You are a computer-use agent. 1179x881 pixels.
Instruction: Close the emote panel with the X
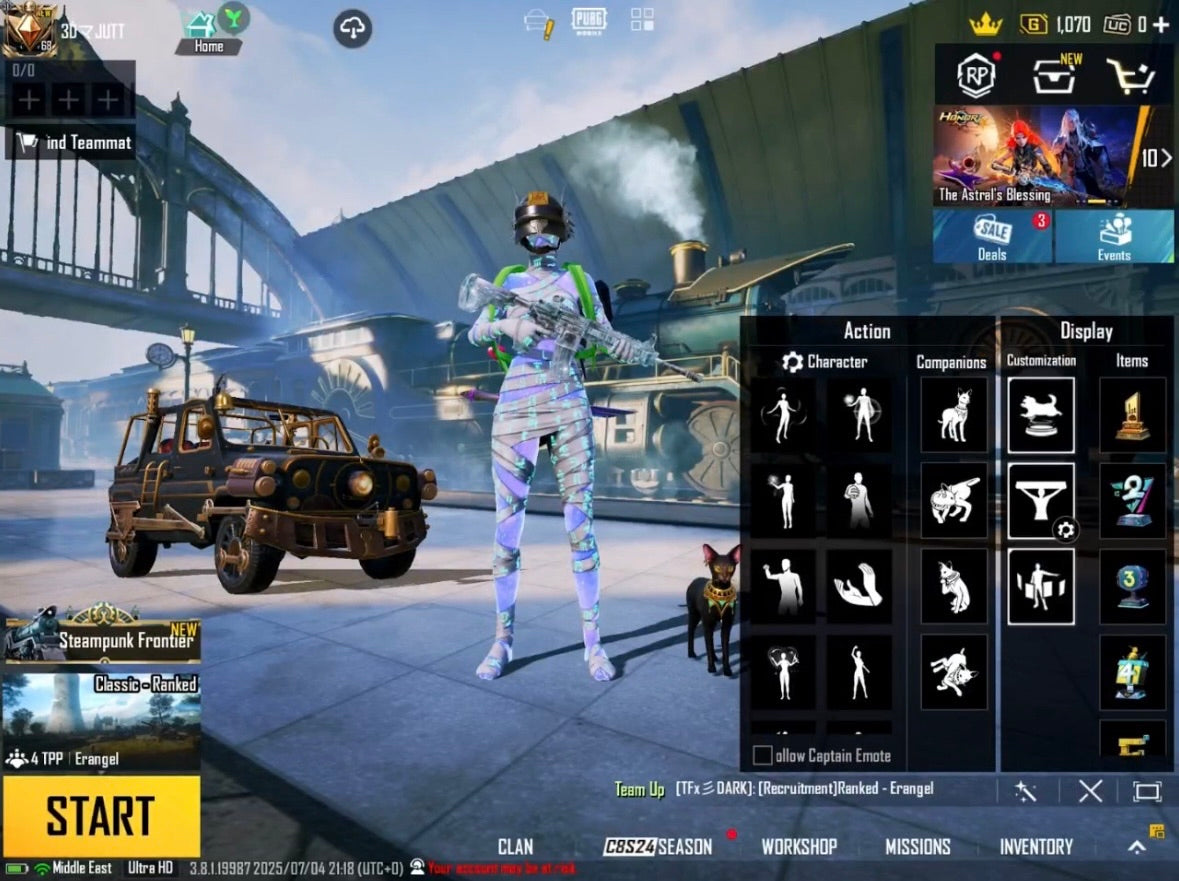pyautogui.click(x=1090, y=792)
